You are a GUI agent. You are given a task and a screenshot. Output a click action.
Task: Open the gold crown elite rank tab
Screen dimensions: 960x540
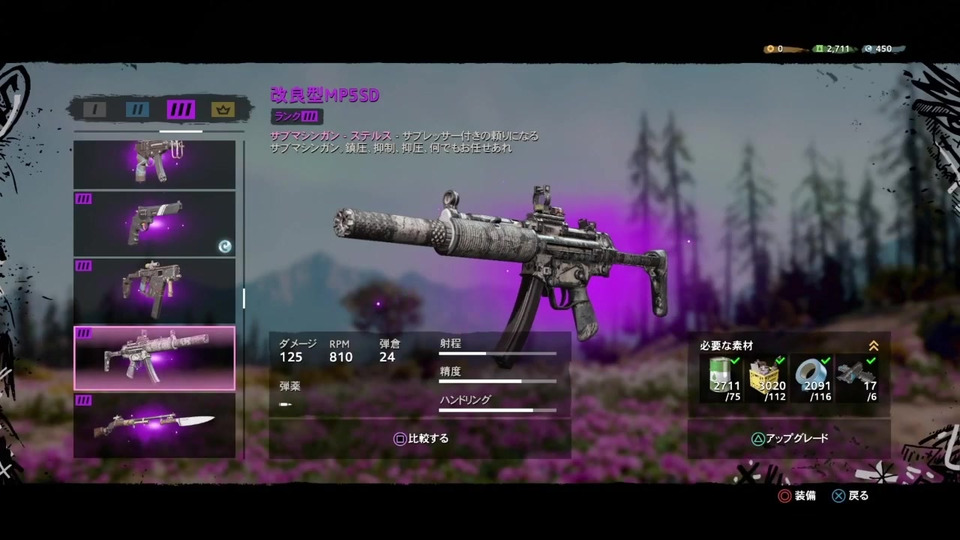[223, 109]
